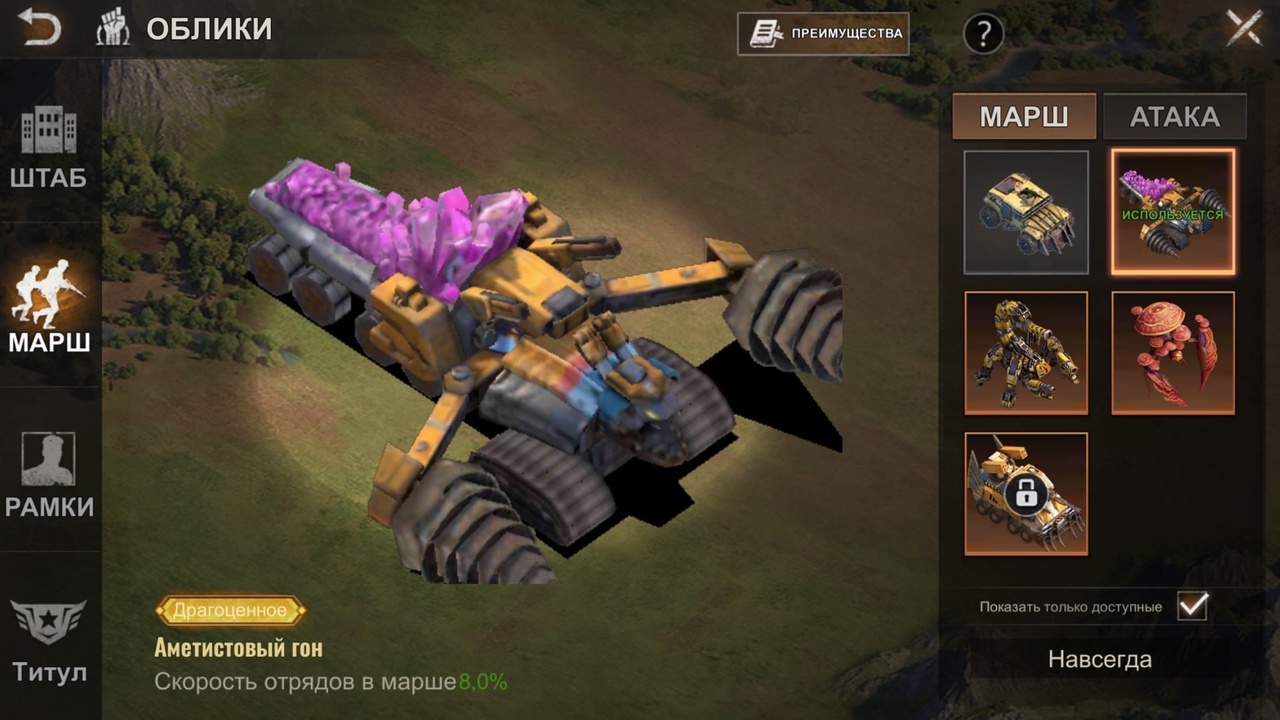Screen dimensions: 1280x720
Task: Go back with the return arrow
Action: 39,28
